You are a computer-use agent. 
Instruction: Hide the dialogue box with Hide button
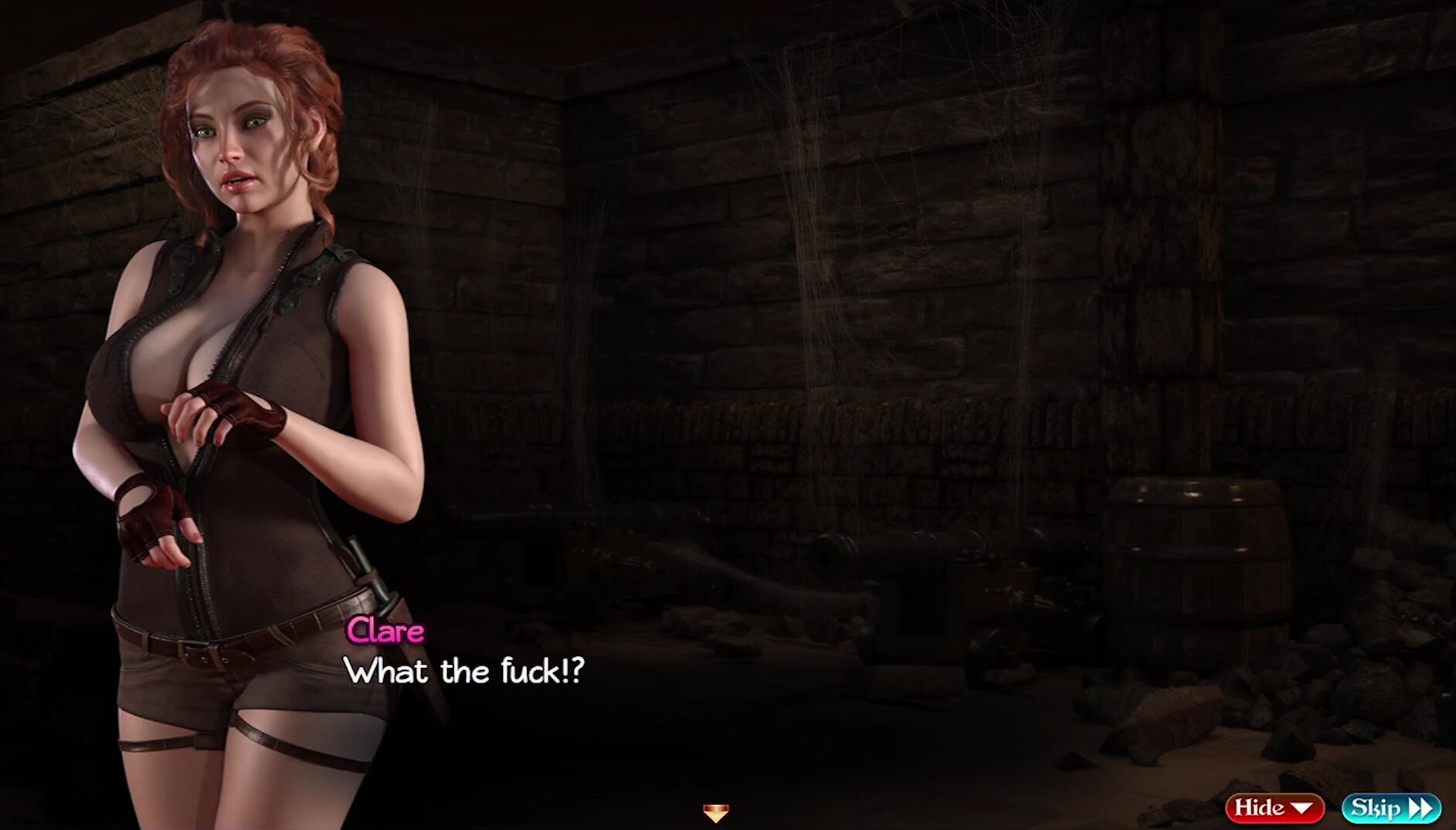1274,808
